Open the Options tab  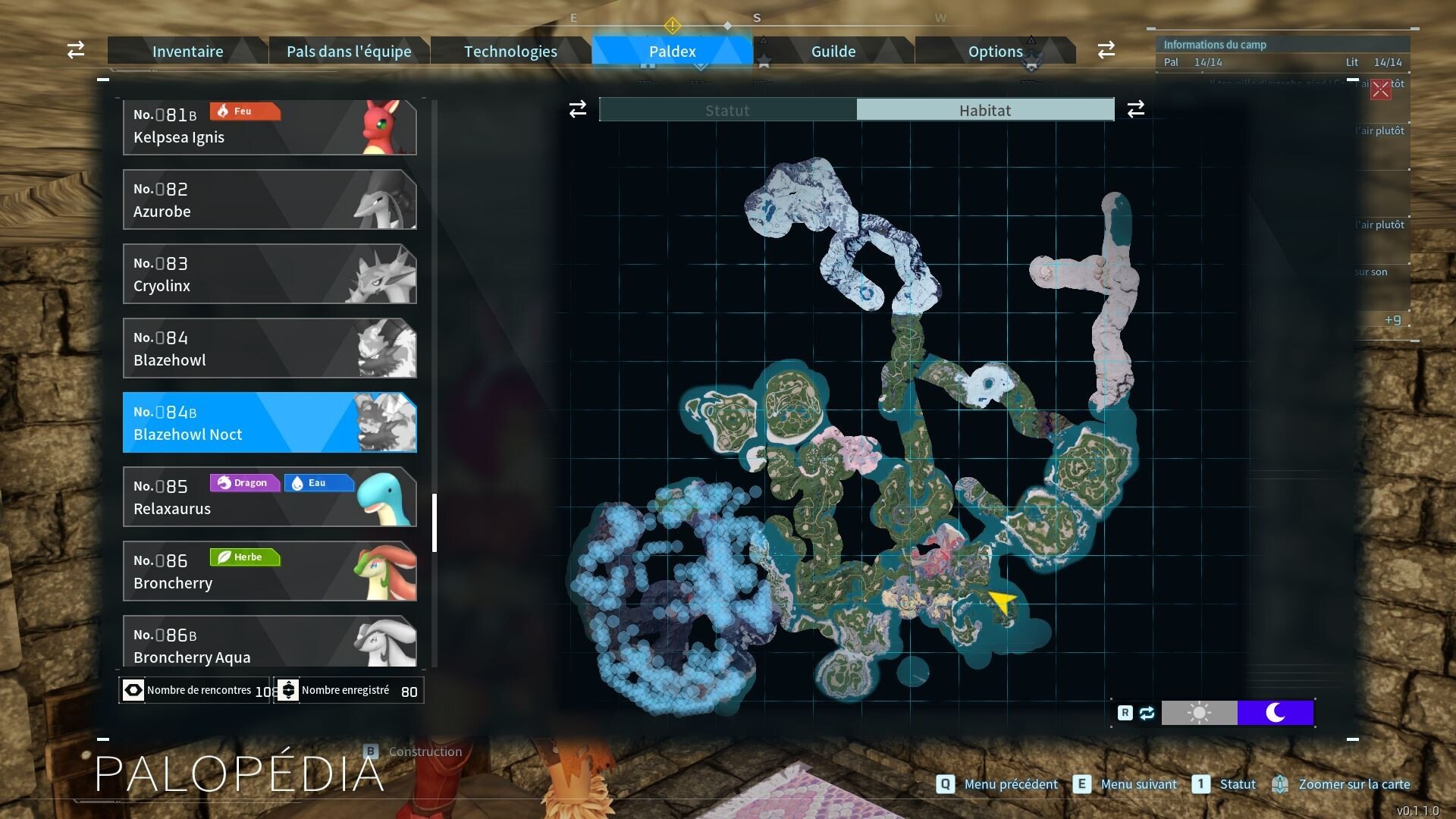995,51
